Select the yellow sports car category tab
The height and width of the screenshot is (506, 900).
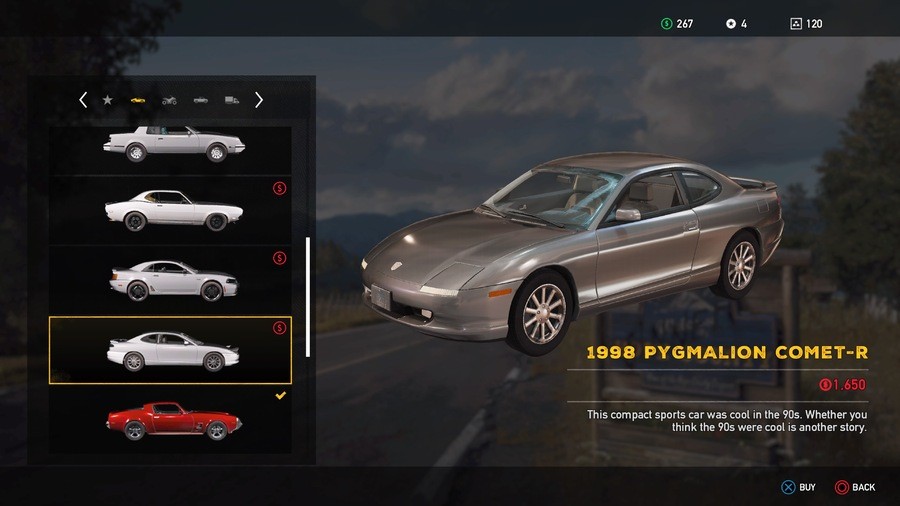point(138,100)
